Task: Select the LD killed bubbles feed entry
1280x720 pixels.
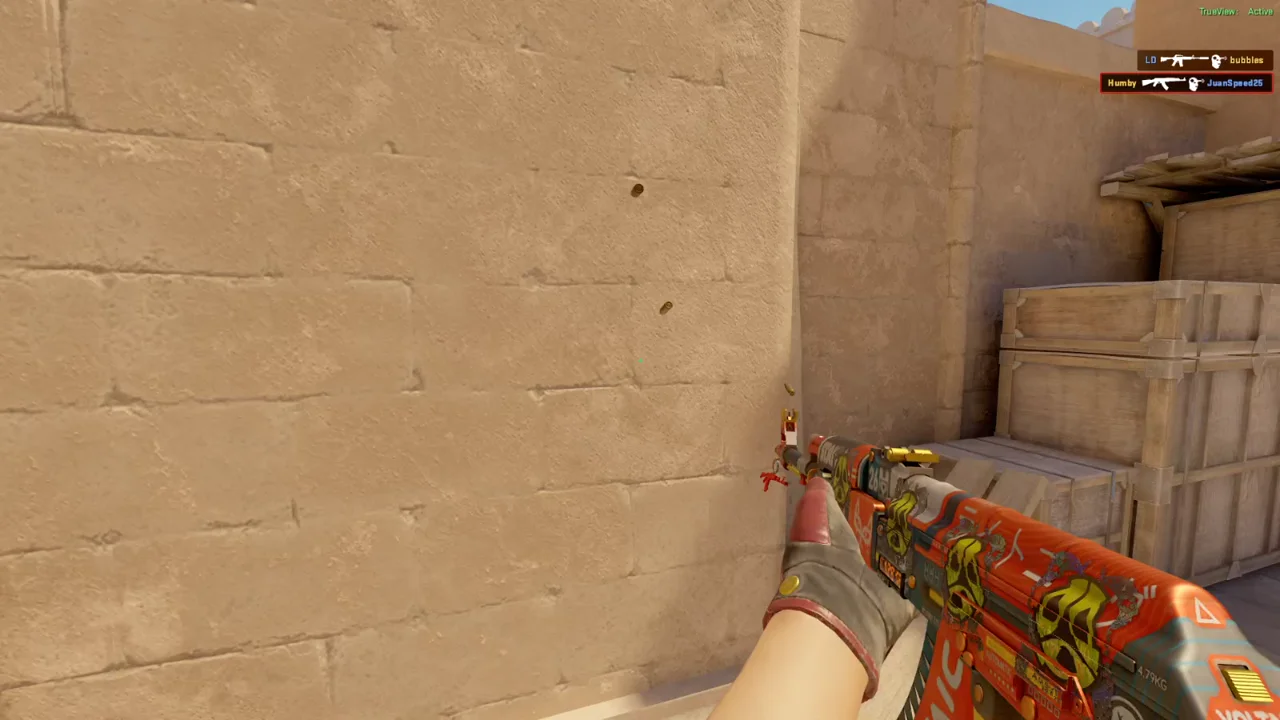Action: tap(1204, 60)
